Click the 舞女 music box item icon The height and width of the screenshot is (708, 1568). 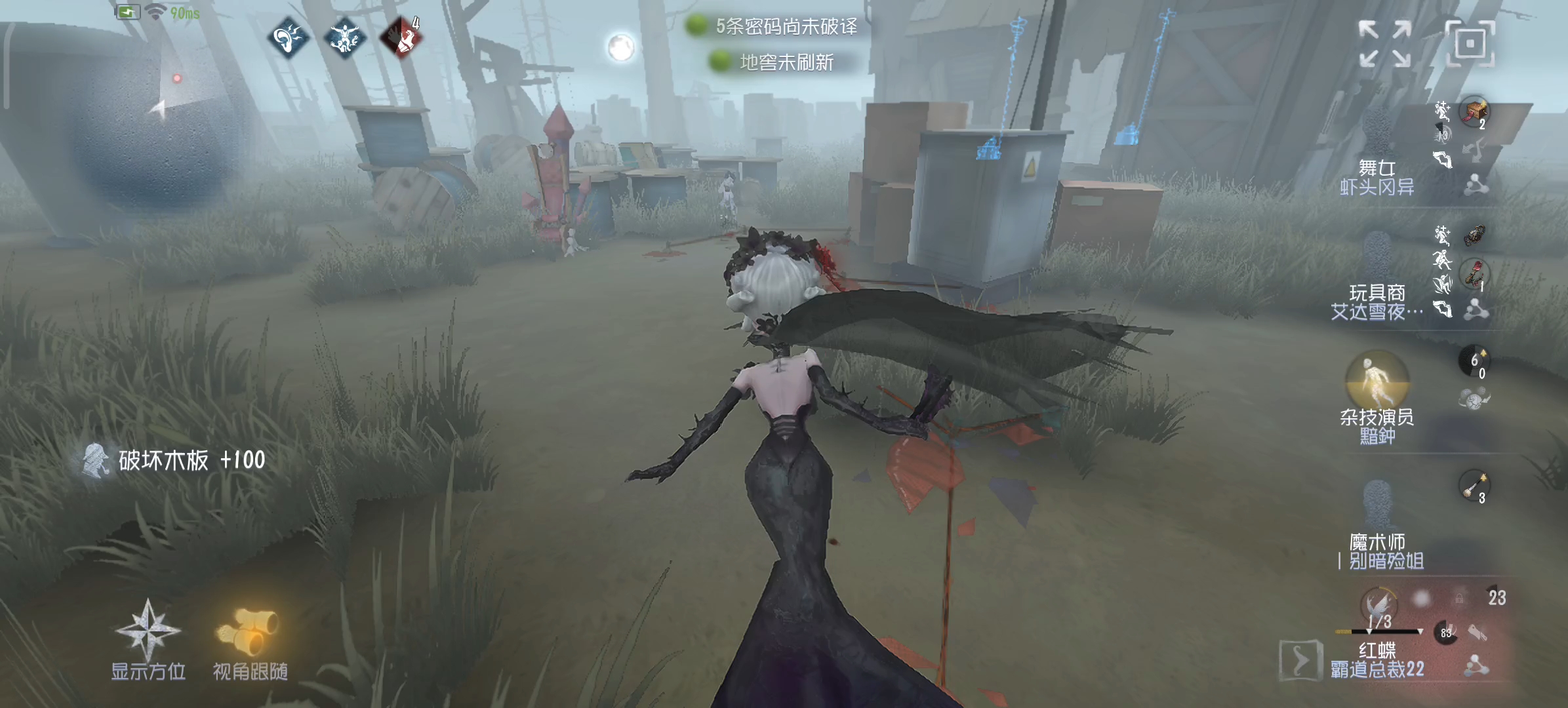(1474, 111)
